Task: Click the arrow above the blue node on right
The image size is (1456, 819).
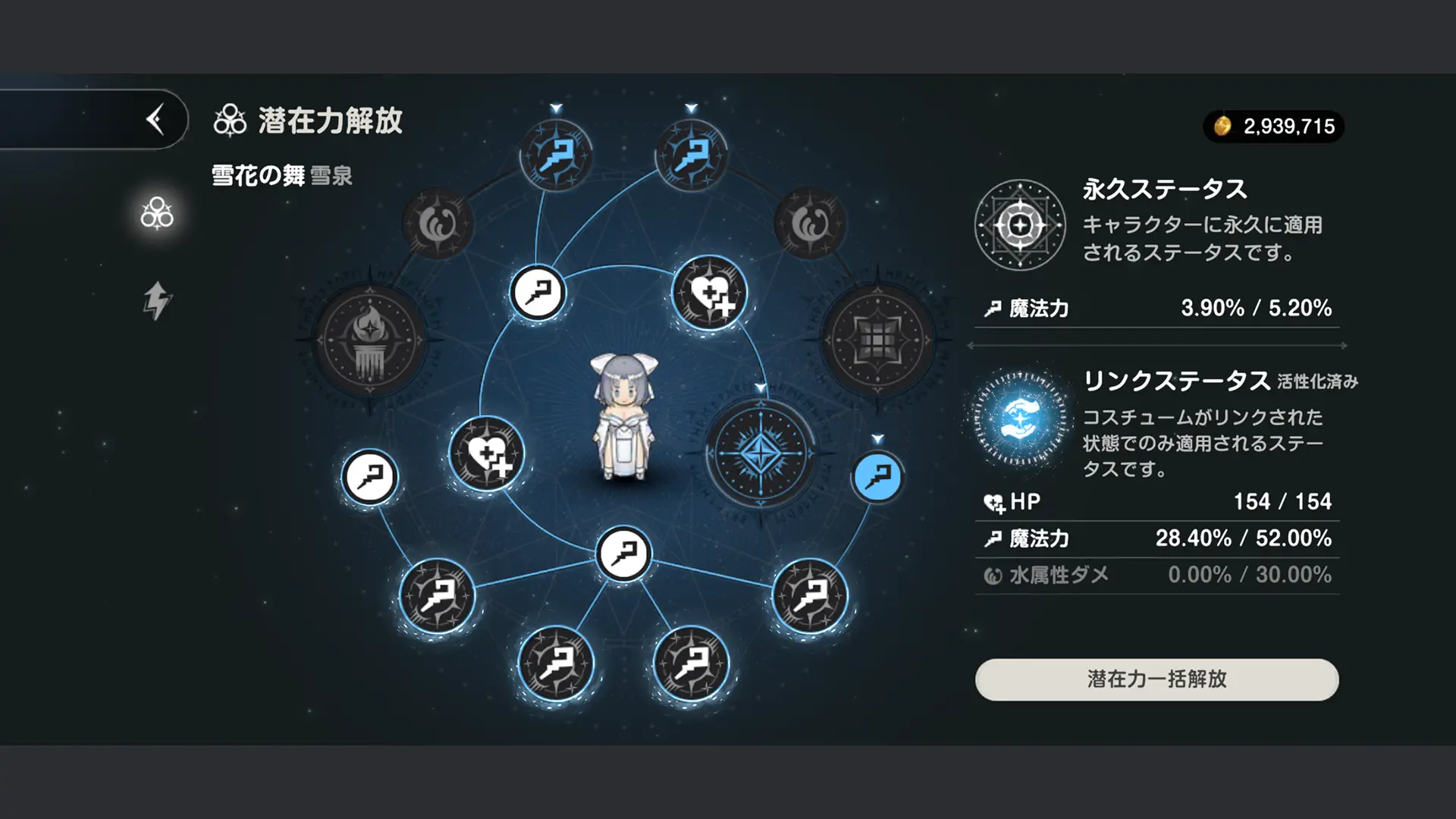Action: pyautogui.click(x=879, y=438)
